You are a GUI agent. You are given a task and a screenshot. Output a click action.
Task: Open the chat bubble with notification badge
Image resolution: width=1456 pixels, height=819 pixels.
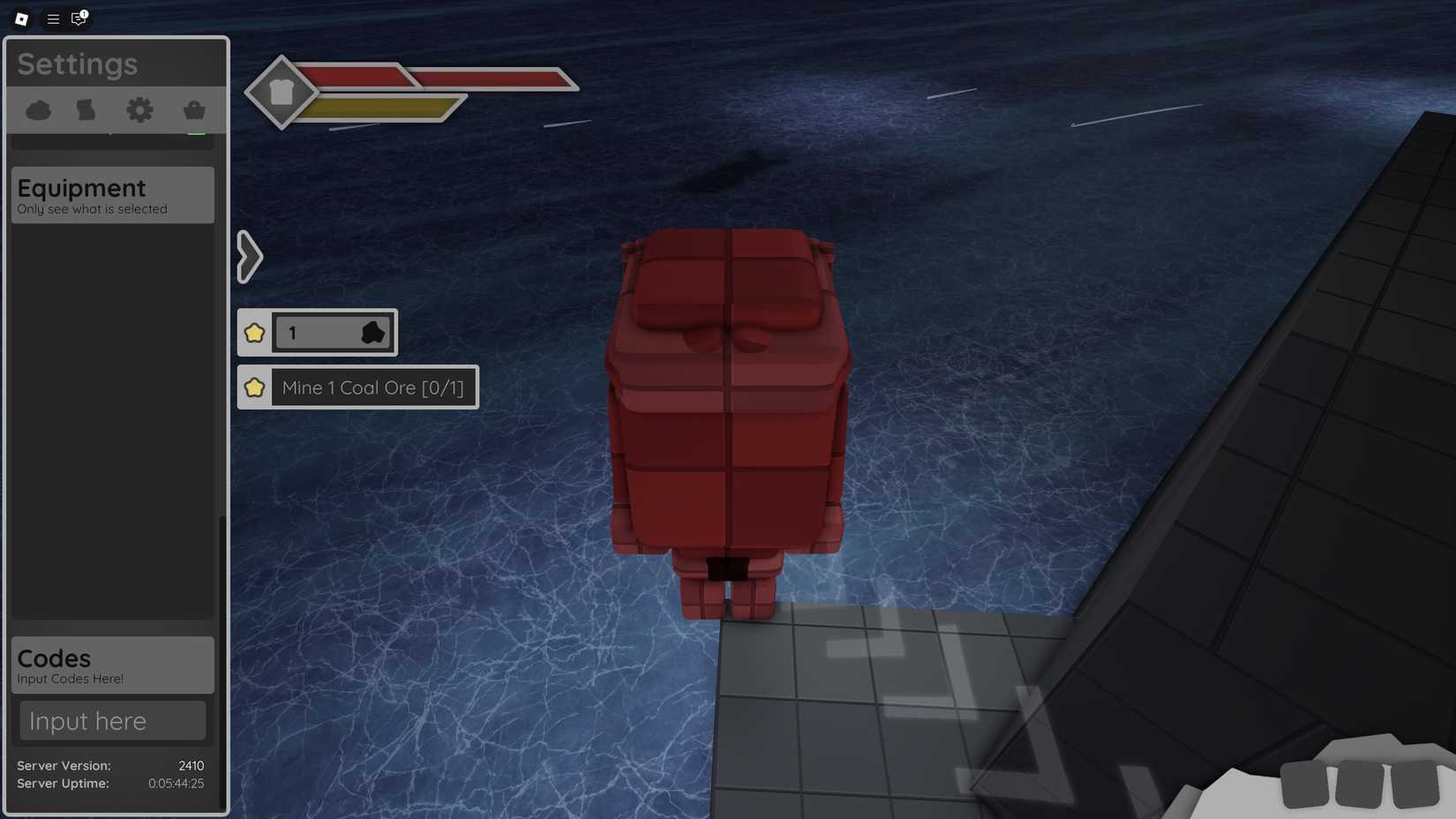(78, 19)
